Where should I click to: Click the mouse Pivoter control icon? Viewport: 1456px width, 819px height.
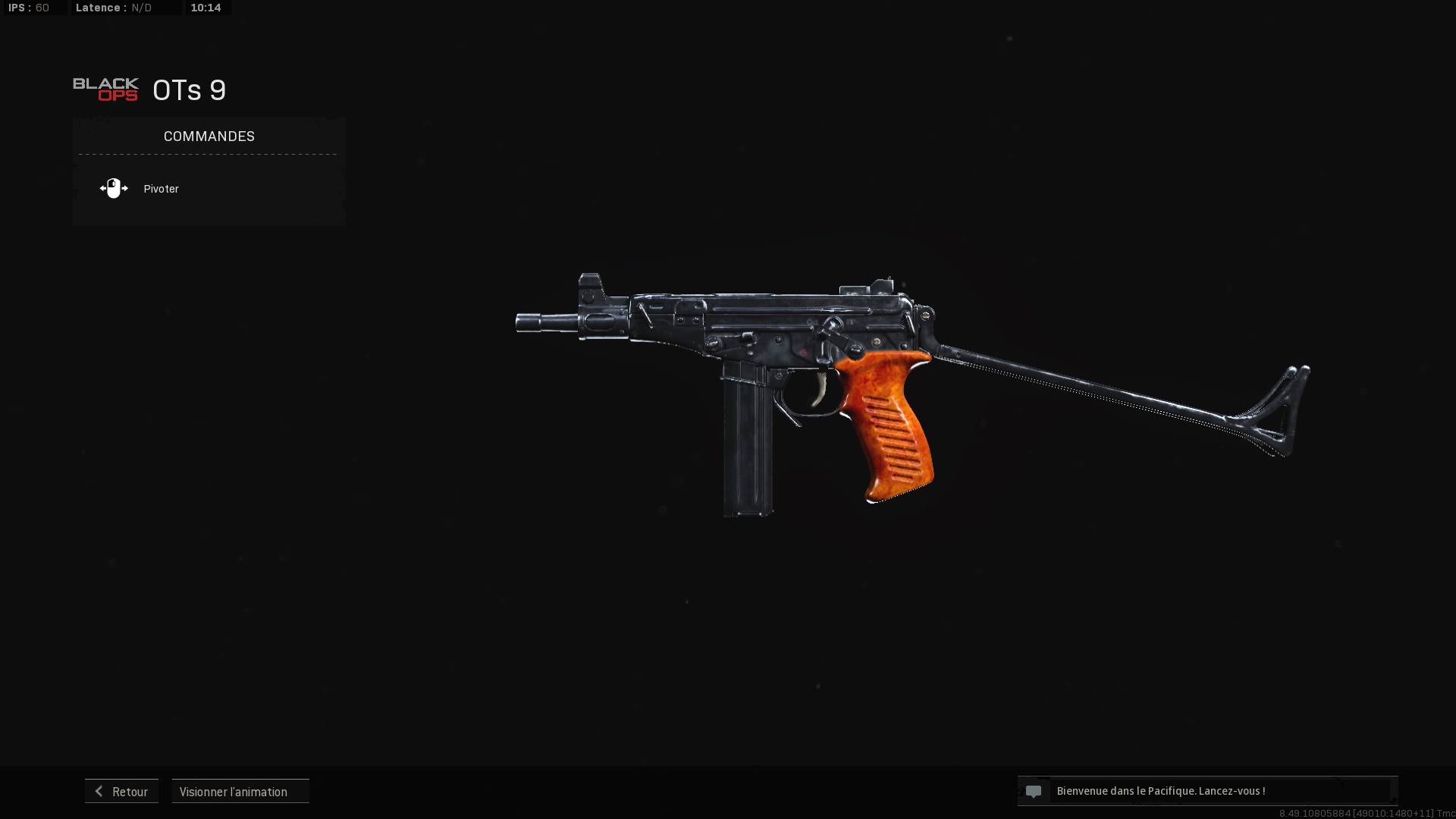[115, 188]
